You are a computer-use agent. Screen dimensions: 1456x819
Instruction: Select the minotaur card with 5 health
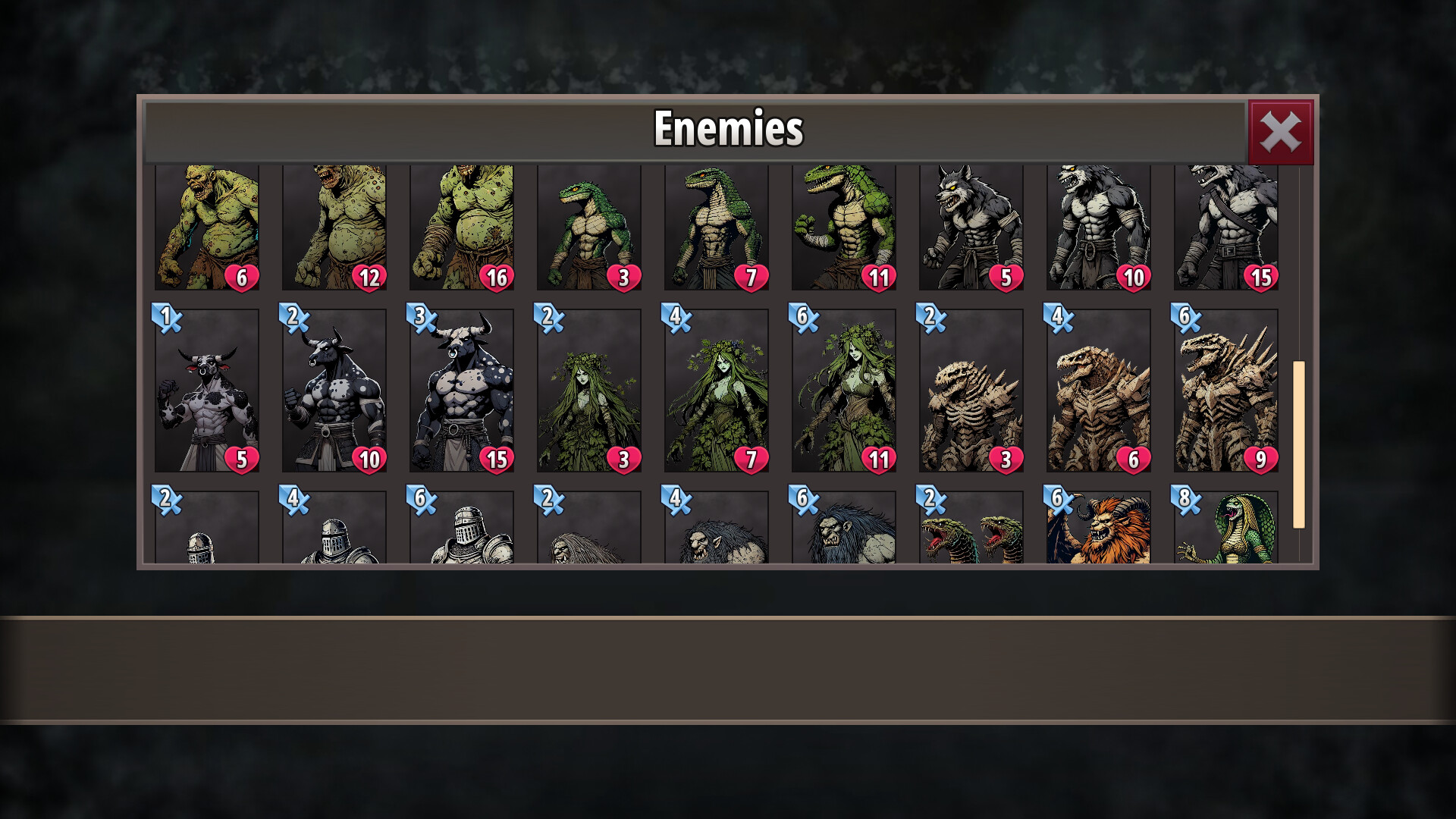click(x=207, y=391)
